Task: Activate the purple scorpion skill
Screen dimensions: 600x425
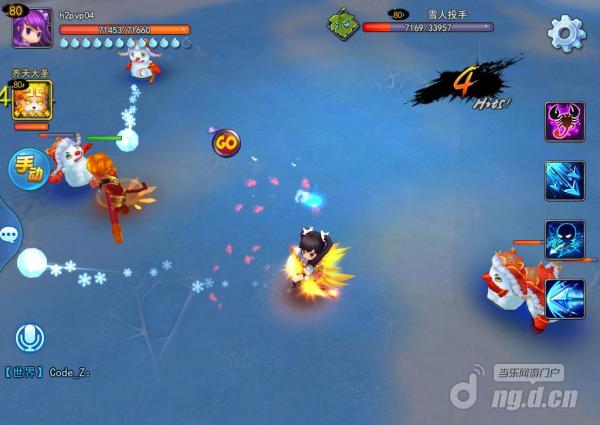Action: 564,122
